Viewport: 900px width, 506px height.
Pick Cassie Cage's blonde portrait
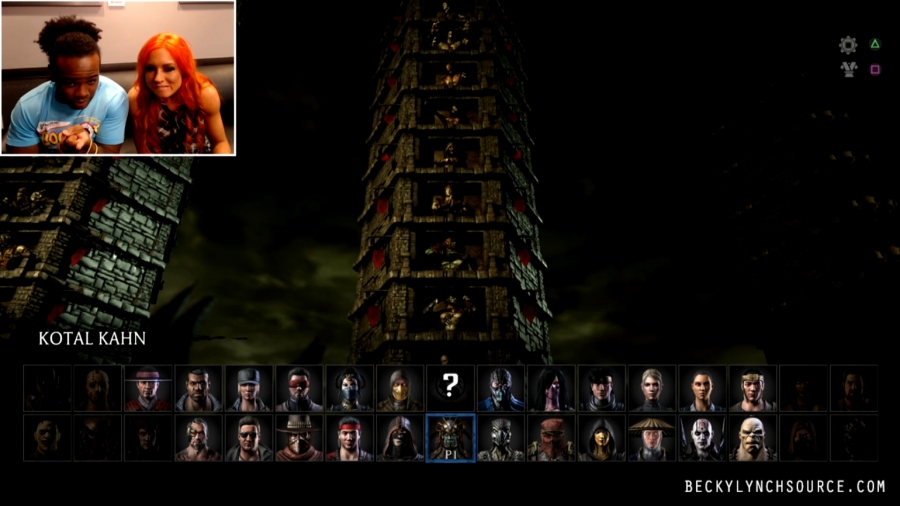pyautogui.click(x=653, y=389)
